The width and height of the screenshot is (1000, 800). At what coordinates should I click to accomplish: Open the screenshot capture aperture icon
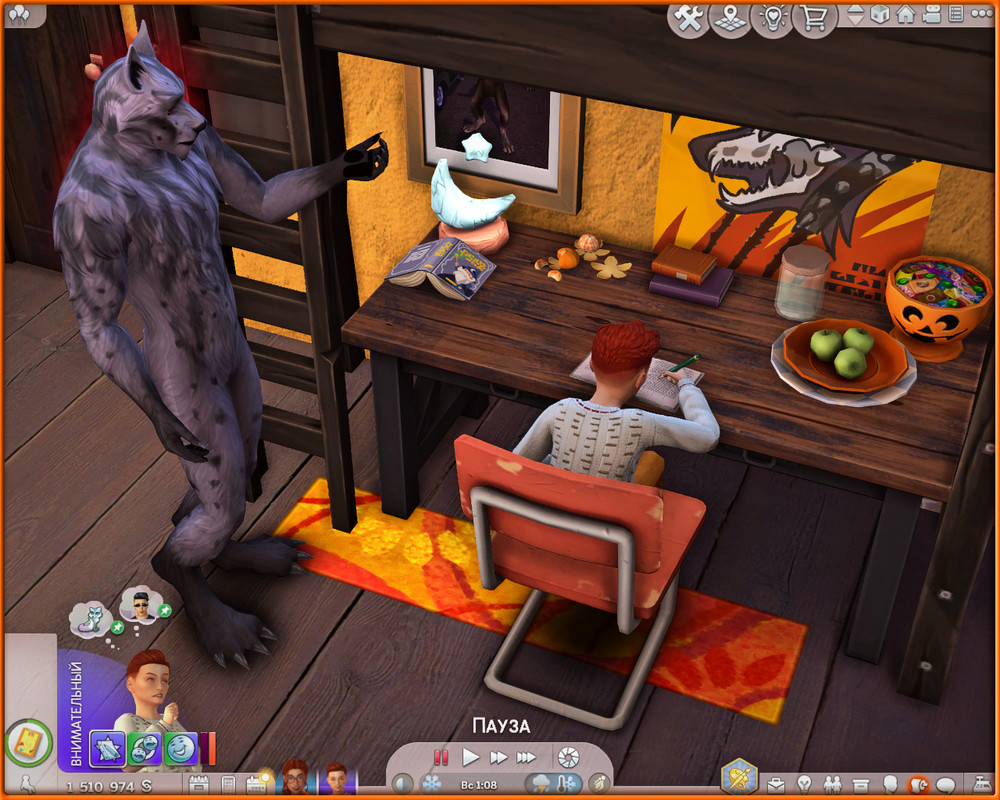(568, 756)
